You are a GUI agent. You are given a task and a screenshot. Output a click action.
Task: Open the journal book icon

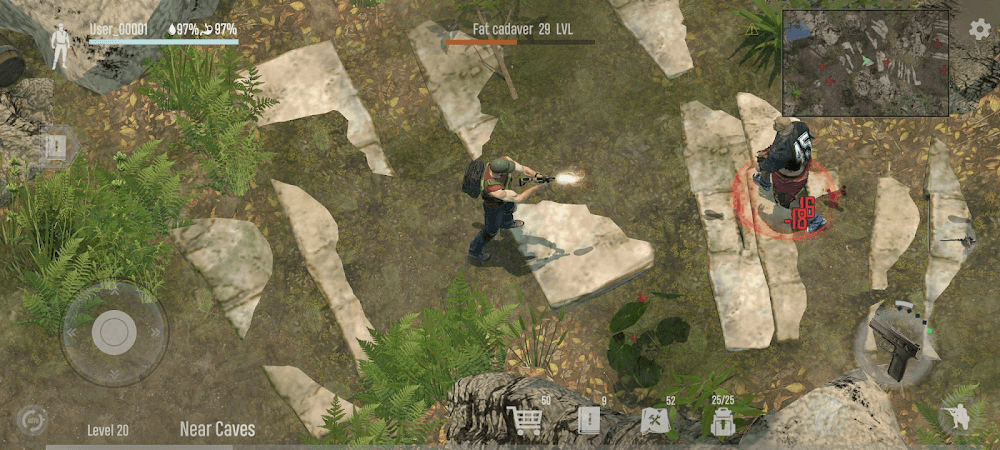tap(589, 421)
